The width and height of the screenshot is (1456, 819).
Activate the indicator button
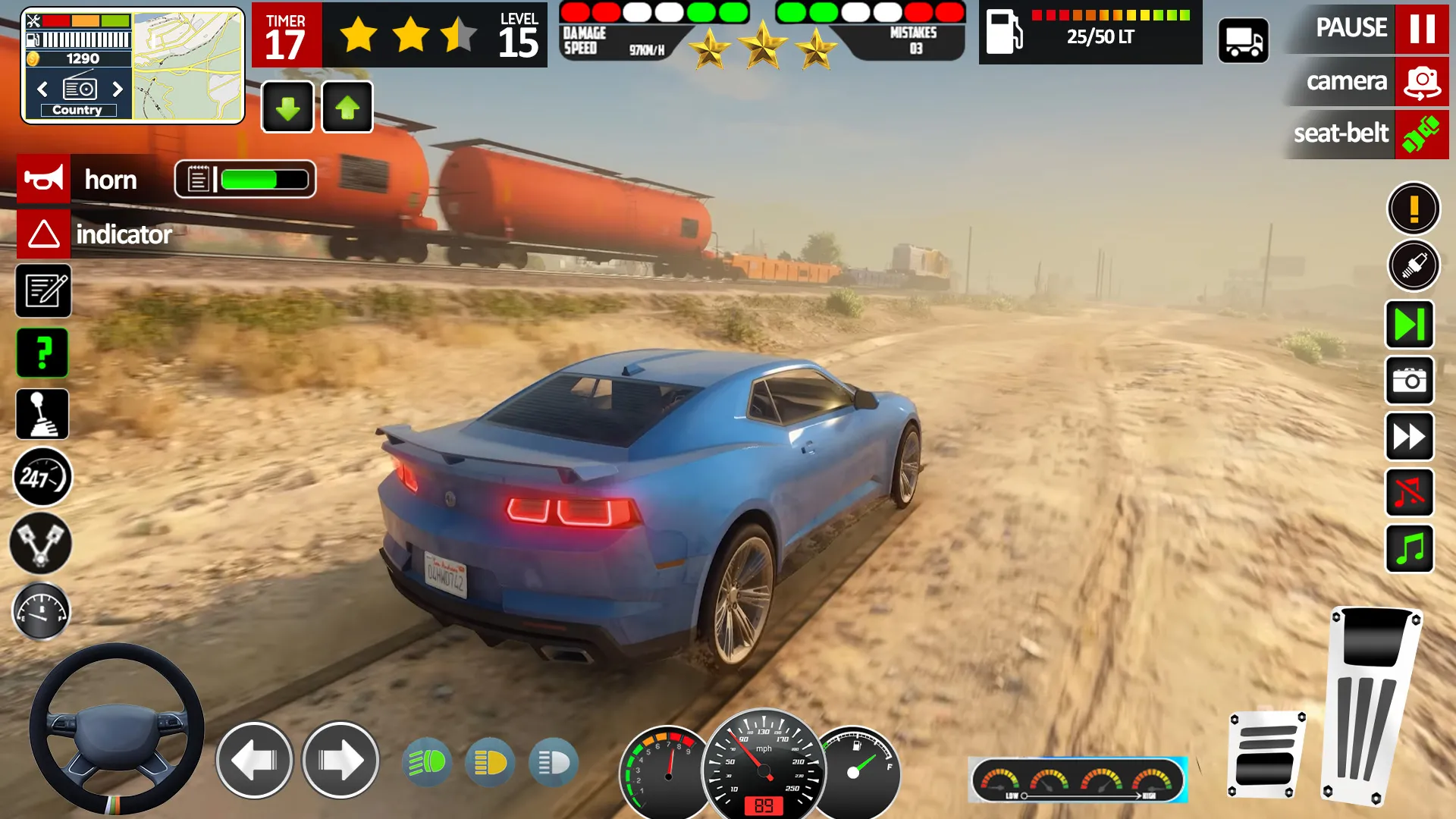[x=43, y=234]
